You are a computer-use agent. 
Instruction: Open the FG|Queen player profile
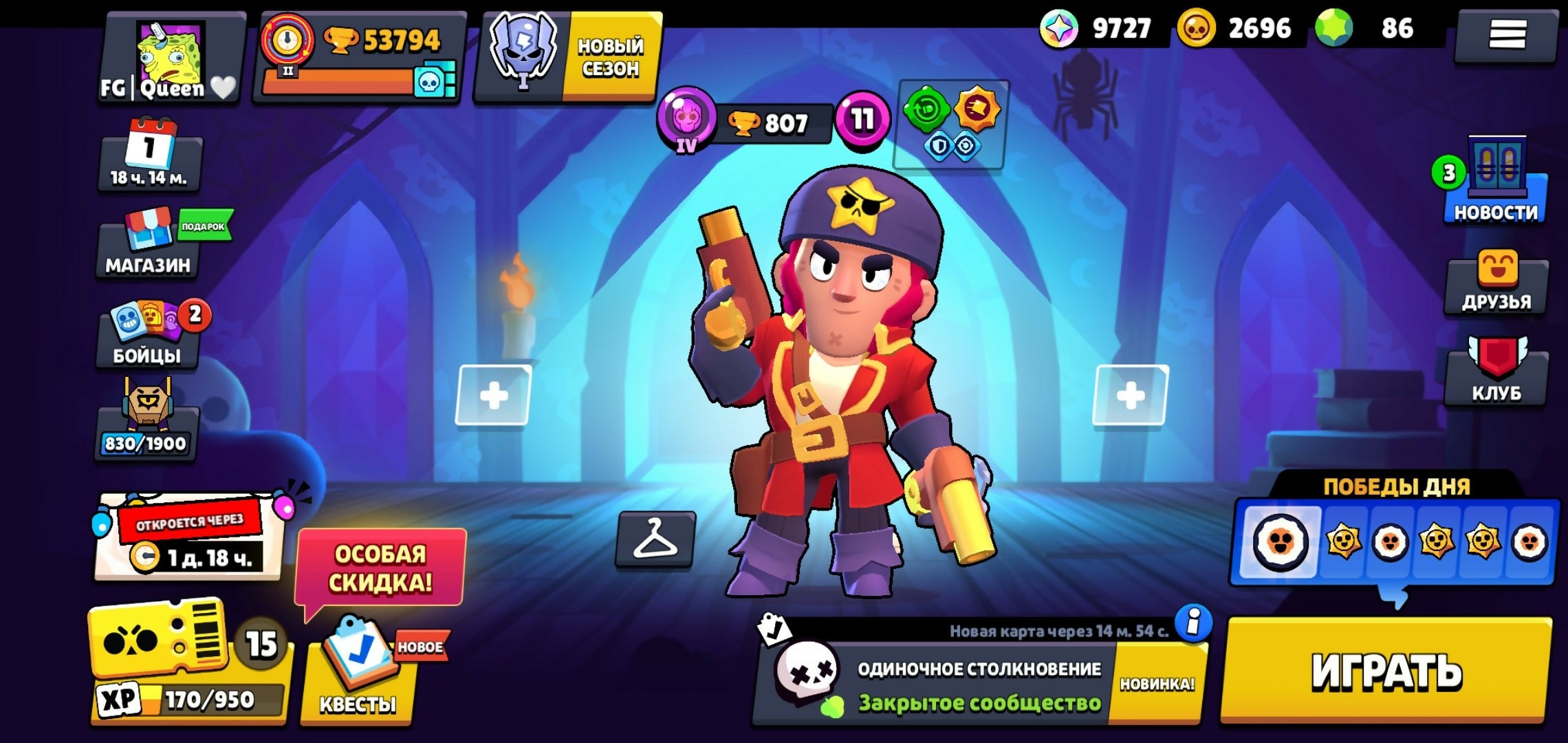171,58
